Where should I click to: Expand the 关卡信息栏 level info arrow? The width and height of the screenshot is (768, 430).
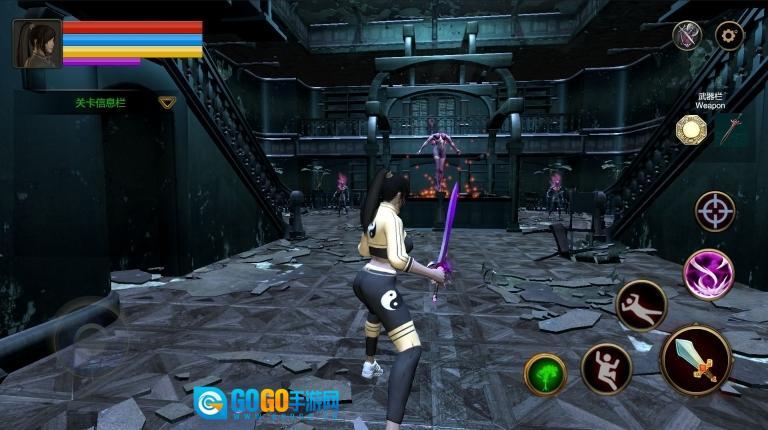(167, 102)
